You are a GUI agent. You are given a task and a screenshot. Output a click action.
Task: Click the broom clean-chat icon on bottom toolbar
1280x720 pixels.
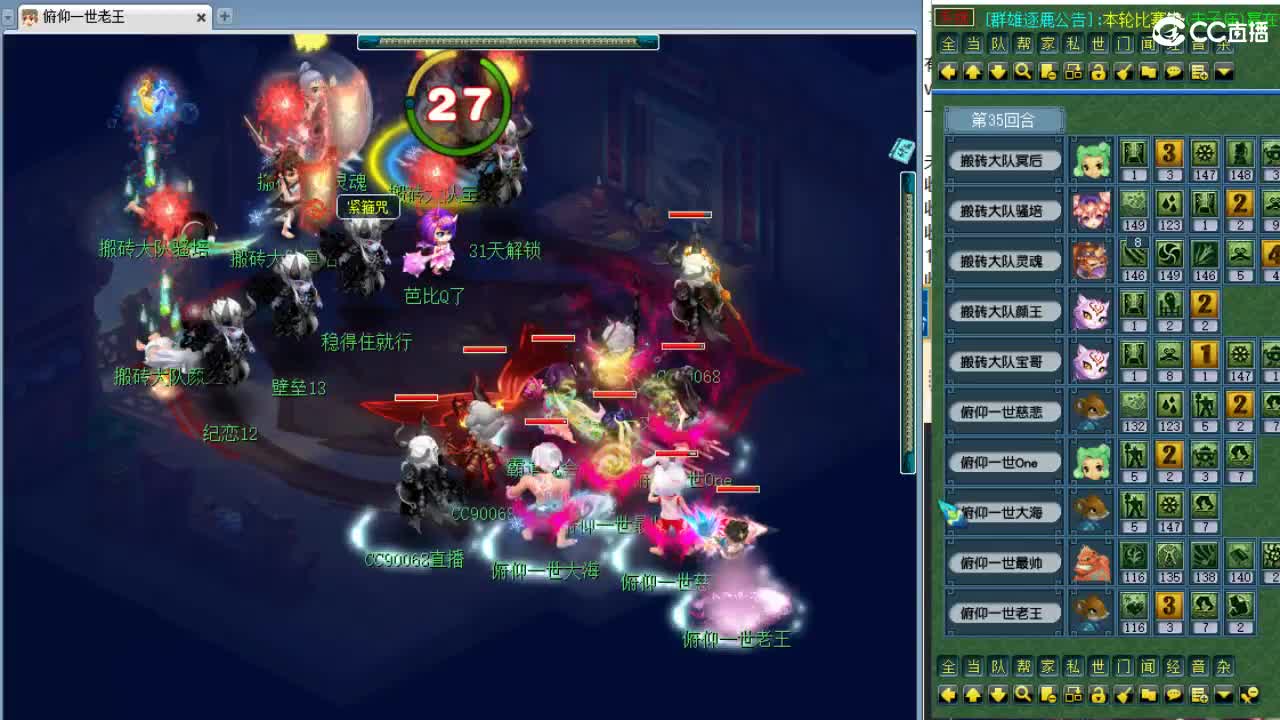coord(1124,694)
